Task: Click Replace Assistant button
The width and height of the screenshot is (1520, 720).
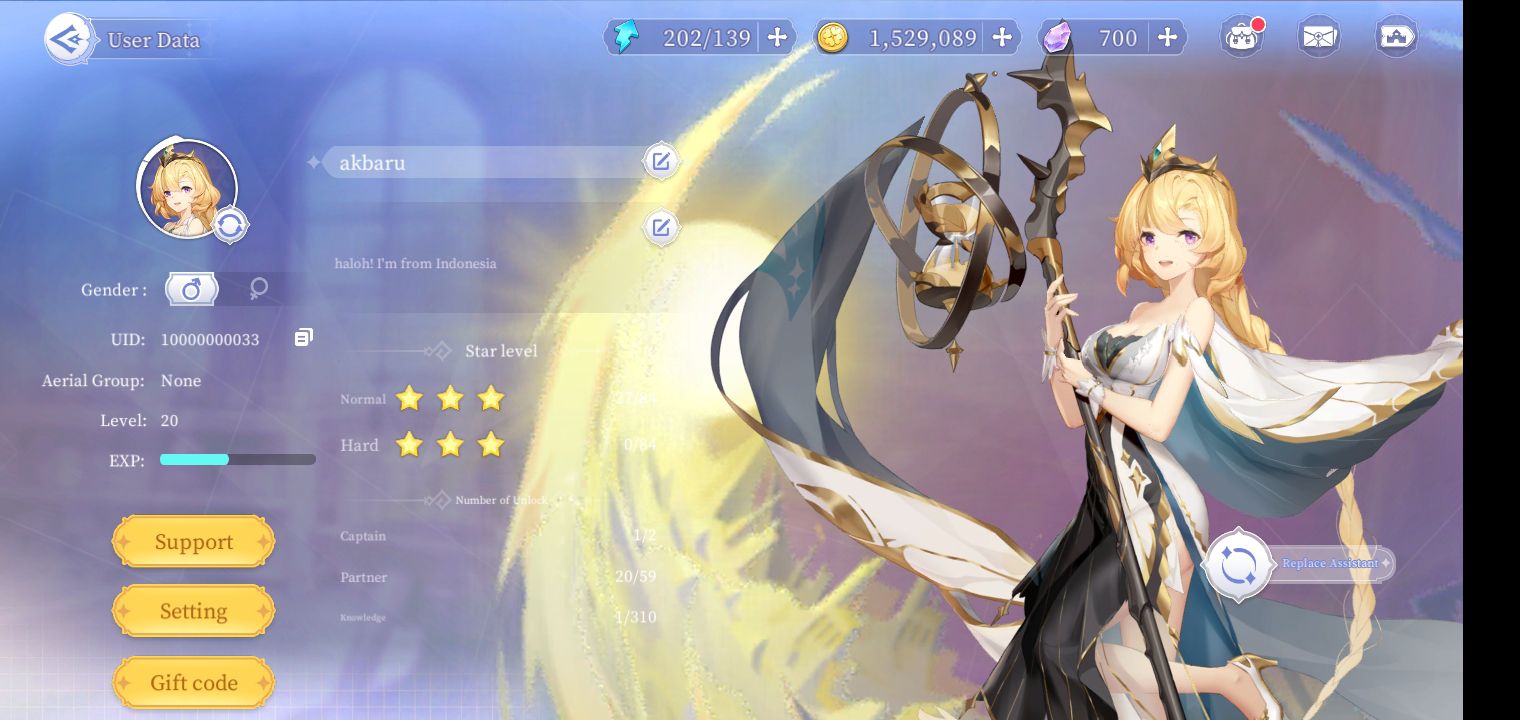Action: click(x=1240, y=565)
